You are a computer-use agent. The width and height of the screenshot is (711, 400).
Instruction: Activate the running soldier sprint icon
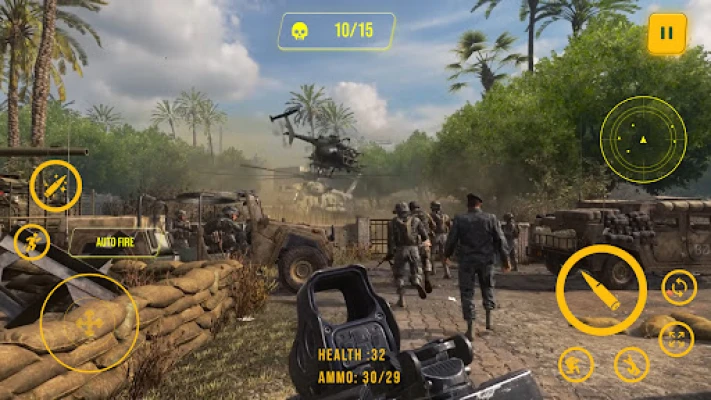32,242
